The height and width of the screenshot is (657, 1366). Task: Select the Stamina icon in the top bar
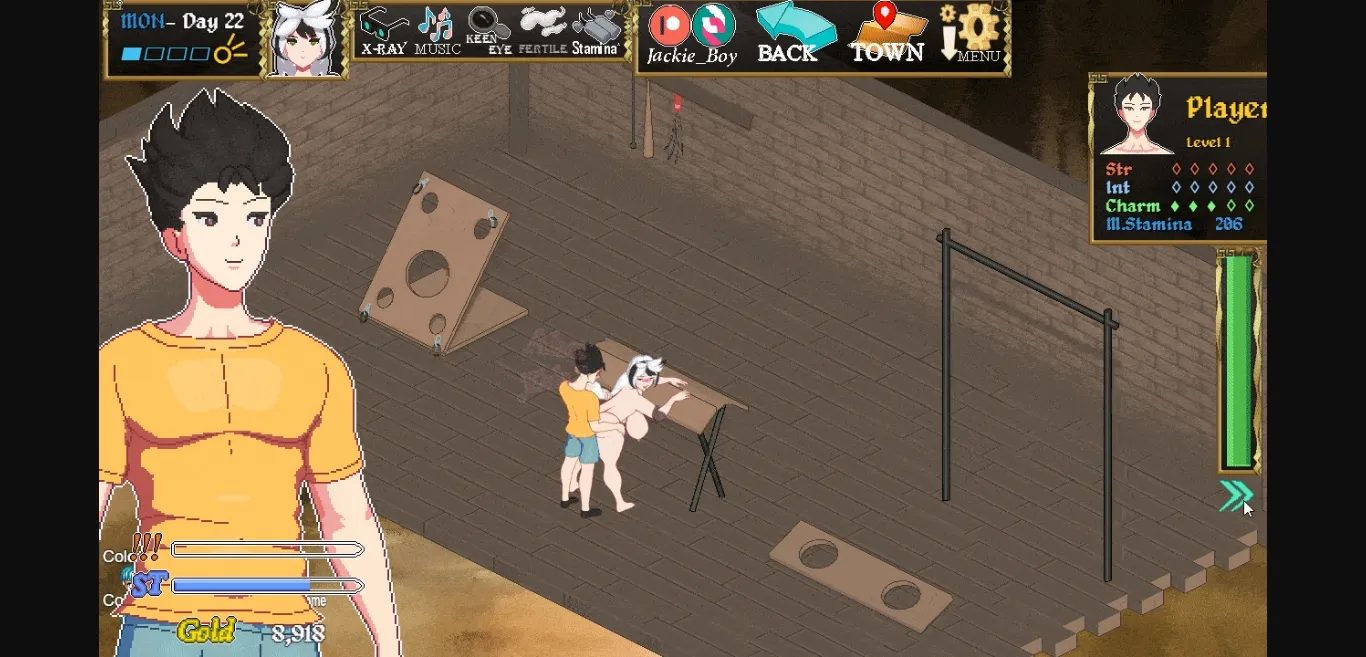pos(596,31)
